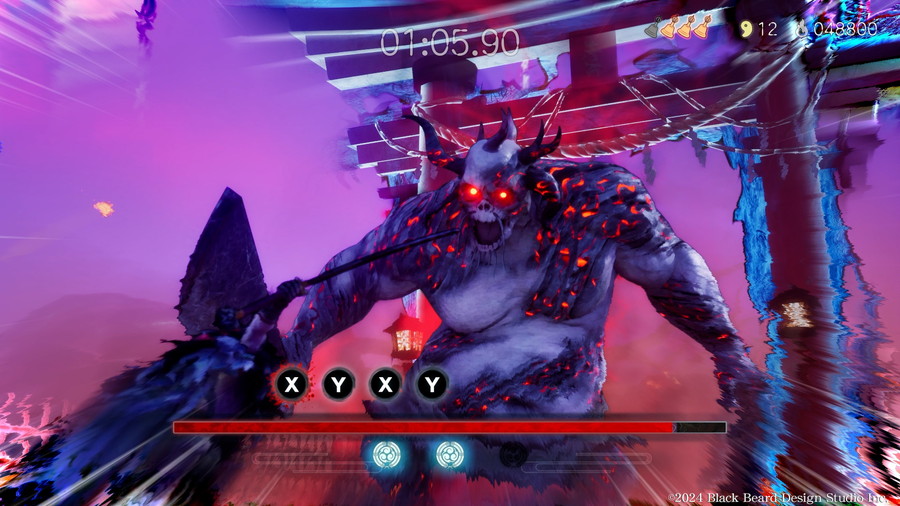
Task: Click the white flame score icon
Action: coord(802,29)
